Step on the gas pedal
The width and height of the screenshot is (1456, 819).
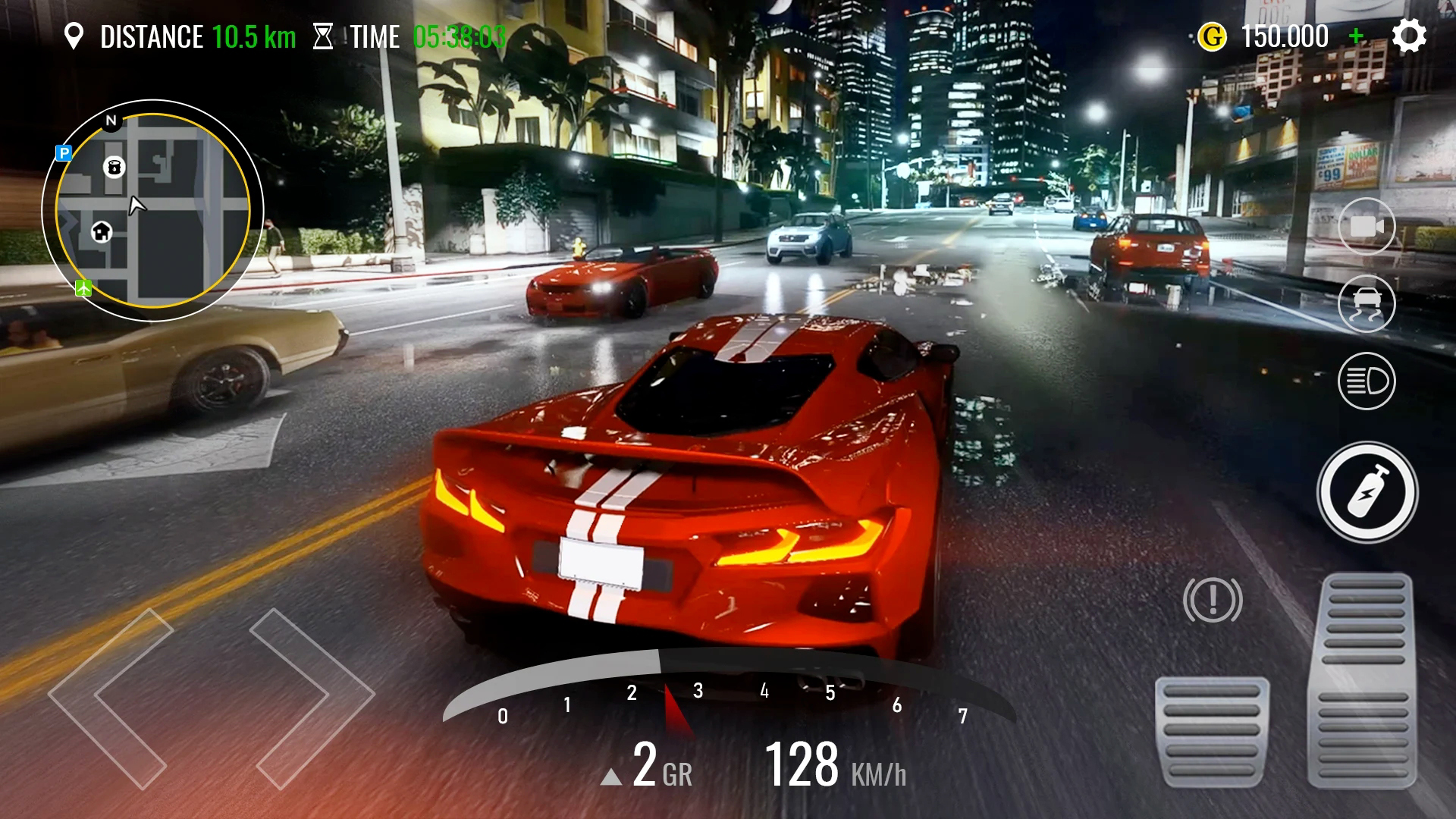1363,679
